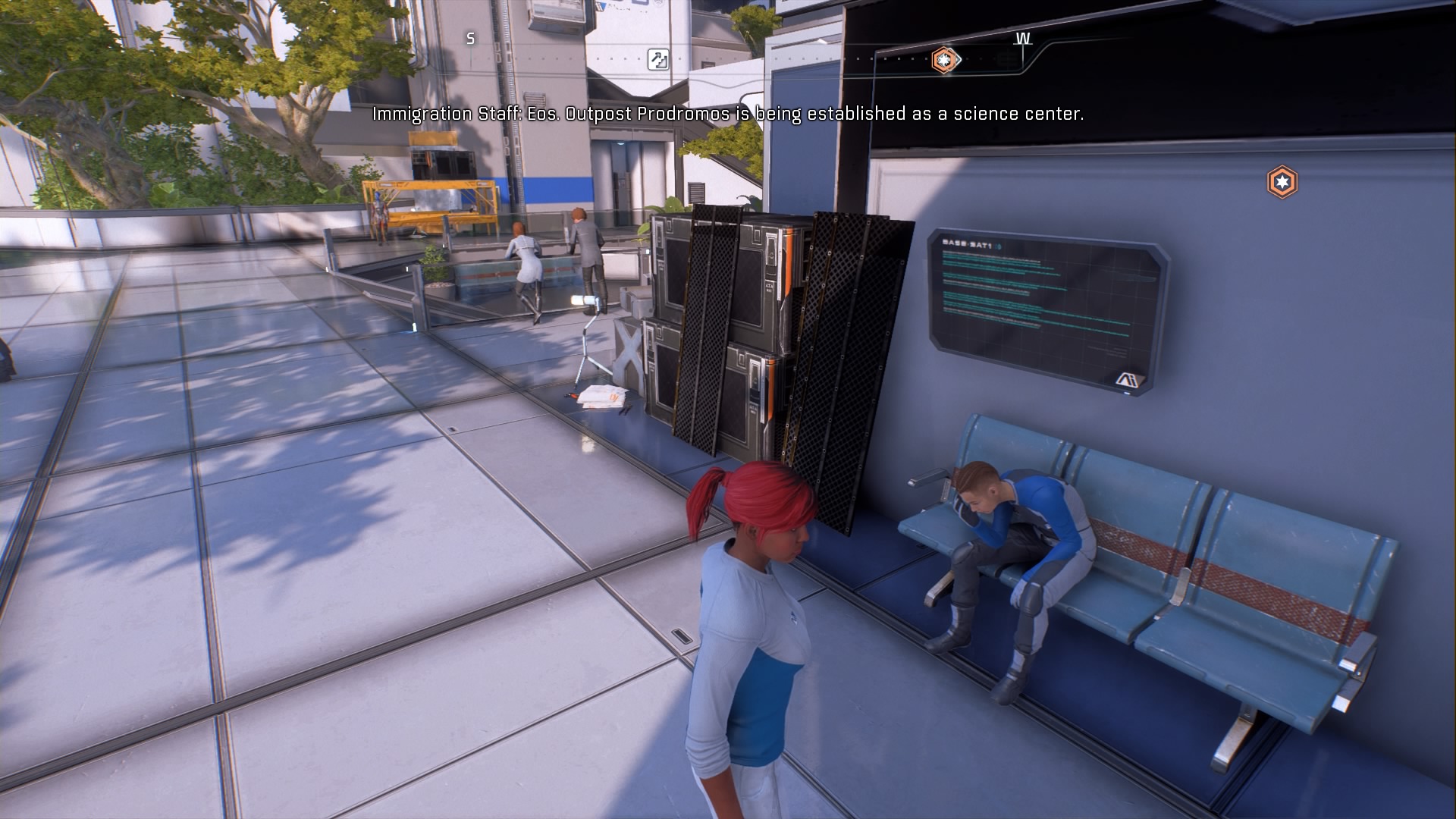Image resolution: width=1456 pixels, height=819 pixels.
Task: Click the white package lying on the floor
Action: [601, 395]
